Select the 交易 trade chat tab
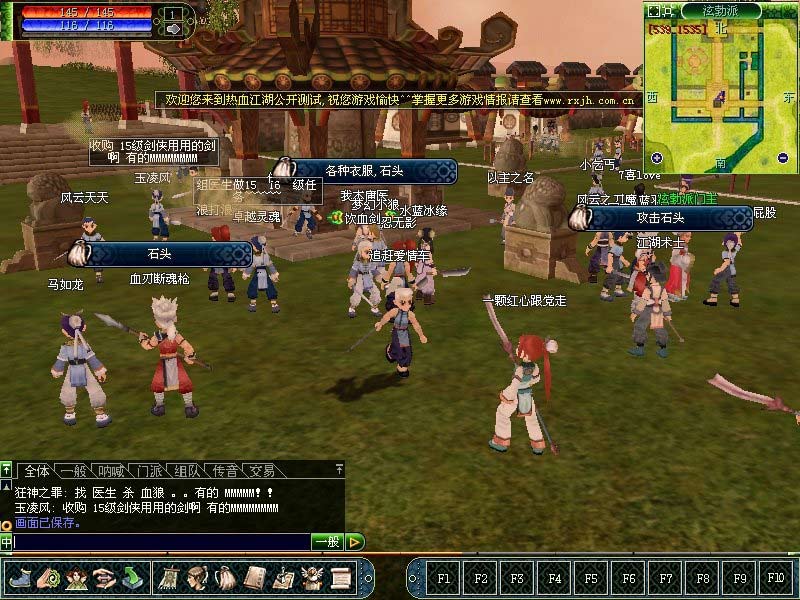 click(263, 470)
